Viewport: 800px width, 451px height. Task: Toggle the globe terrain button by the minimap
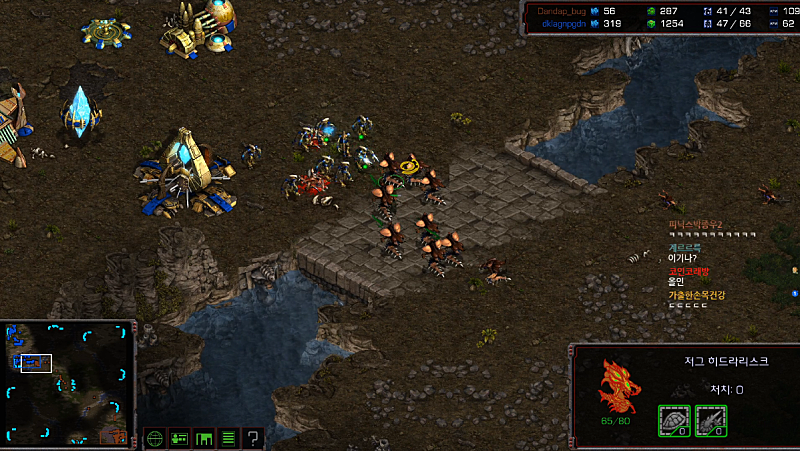click(x=155, y=437)
